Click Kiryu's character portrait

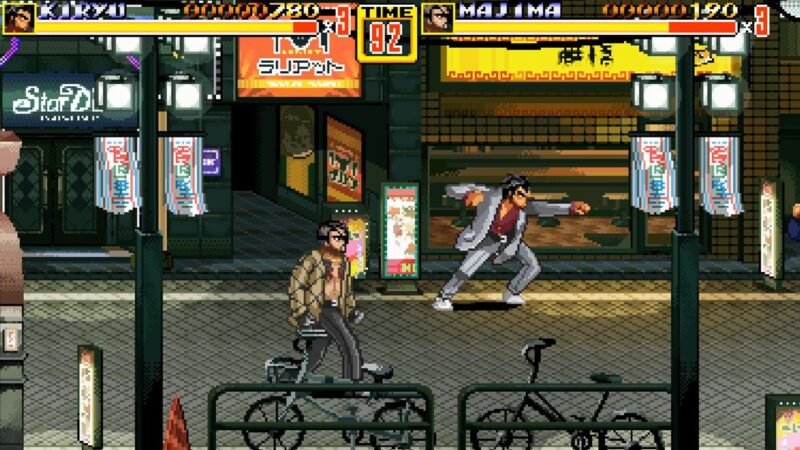click(18, 17)
